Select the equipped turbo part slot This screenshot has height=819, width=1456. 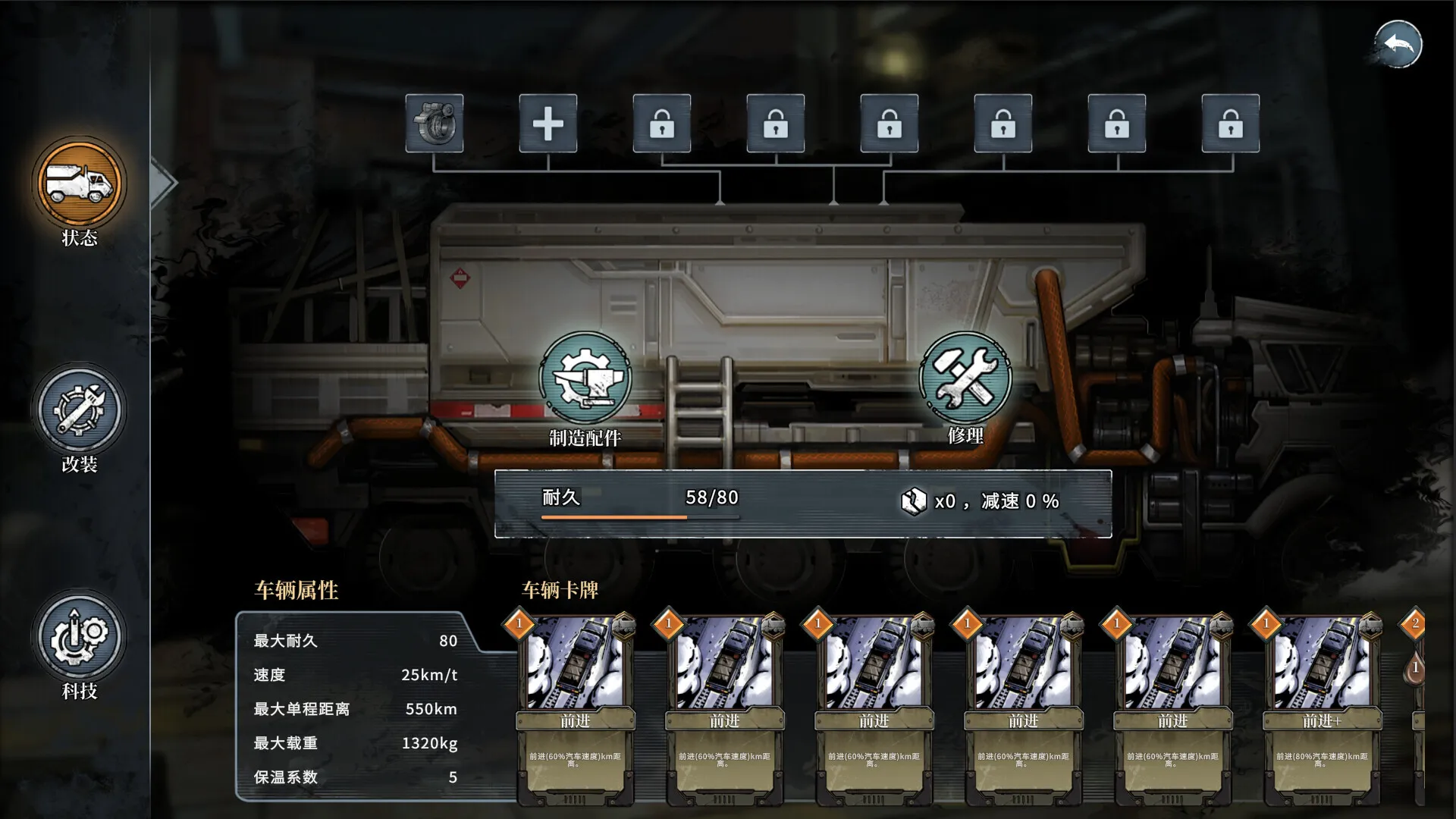coord(435,123)
